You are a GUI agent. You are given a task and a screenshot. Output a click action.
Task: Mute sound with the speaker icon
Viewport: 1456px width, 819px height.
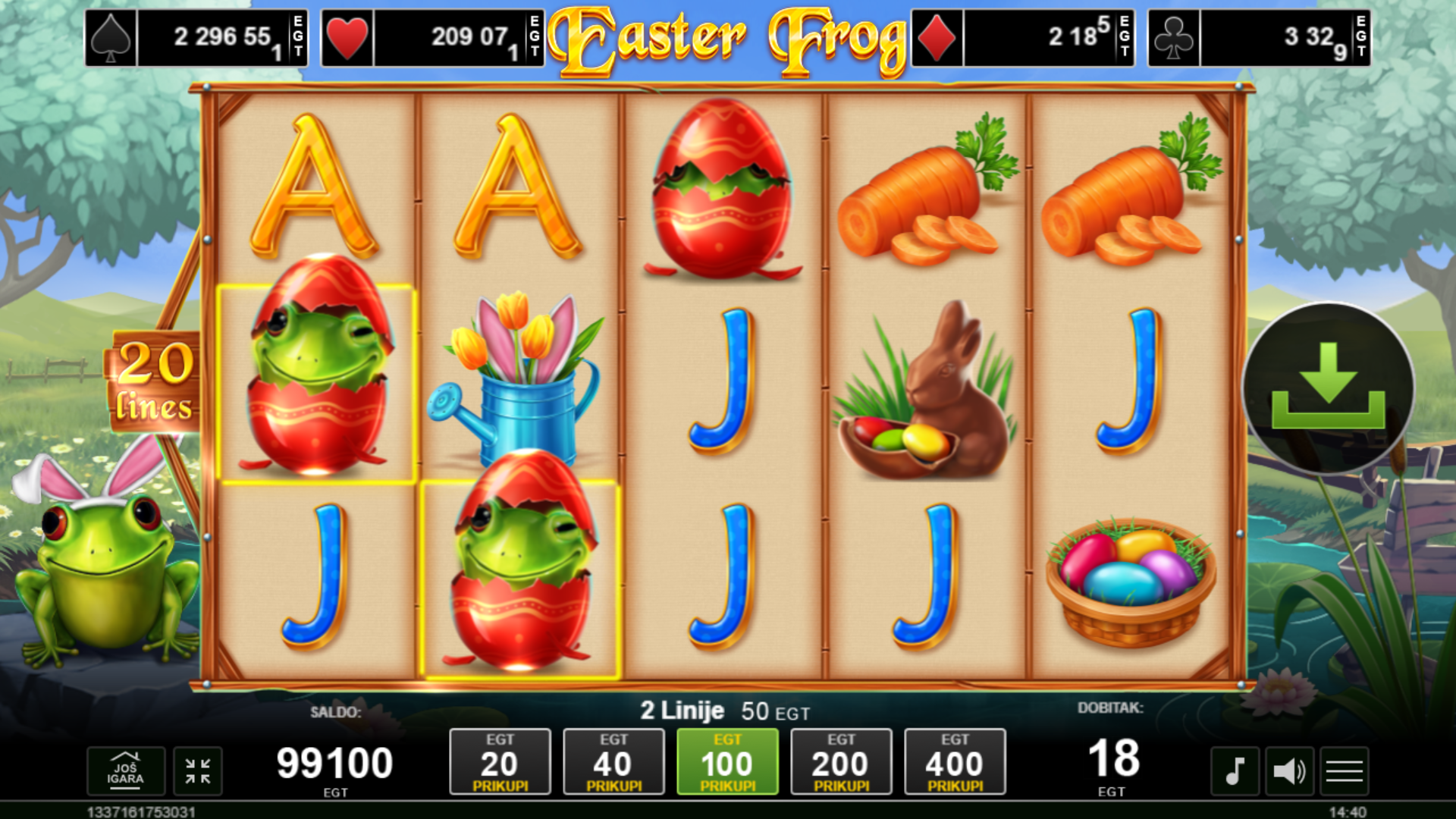point(1289,771)
